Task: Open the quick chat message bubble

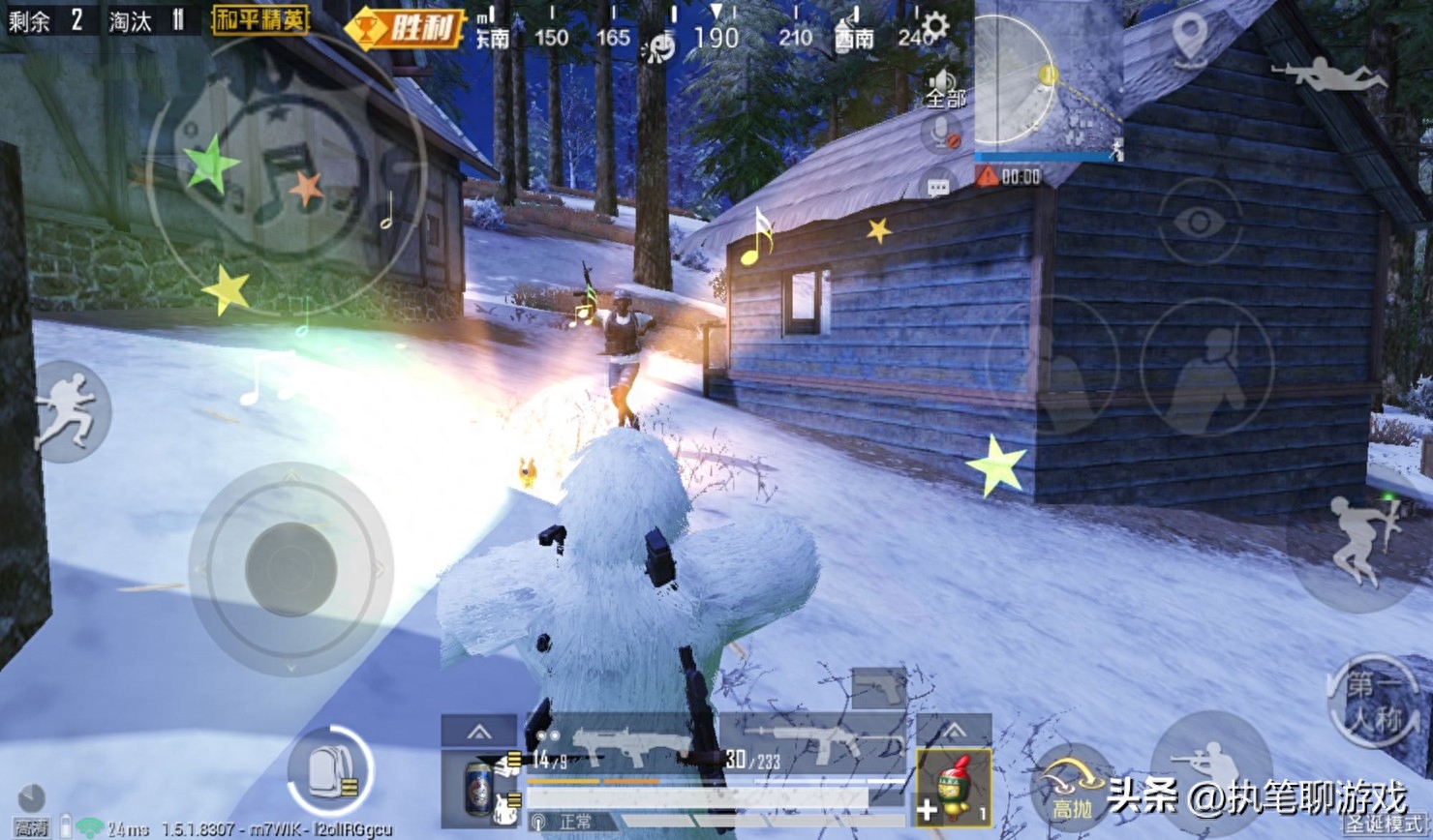Action: (937, 186)
